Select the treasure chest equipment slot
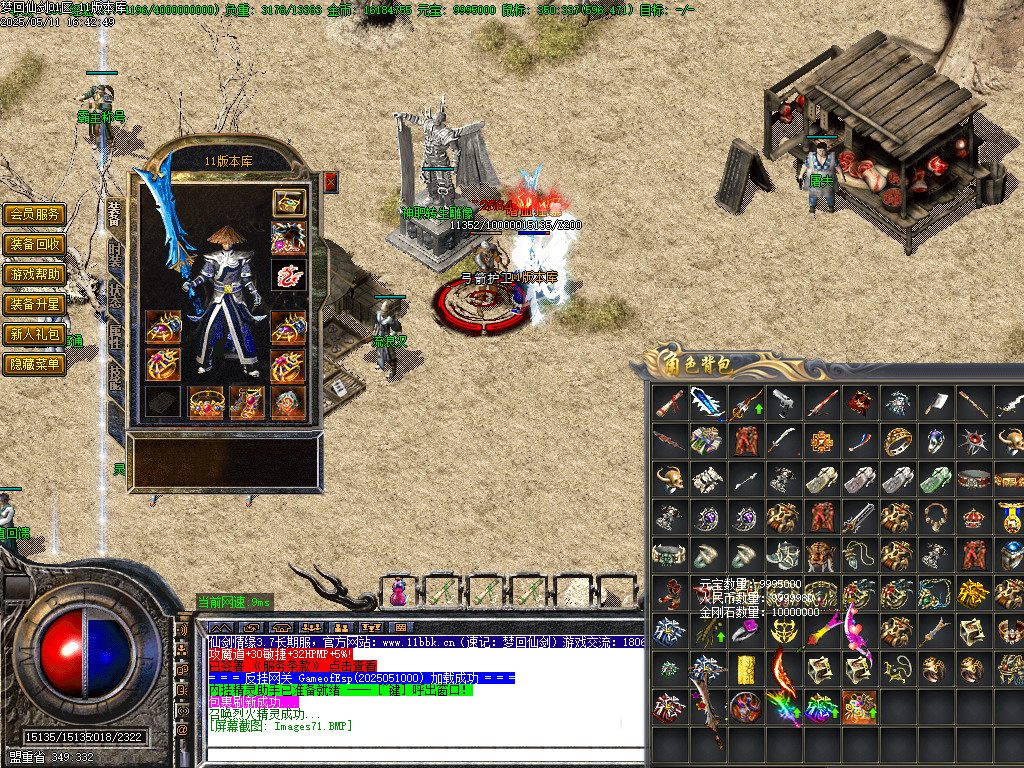The width and height of the screenshot is (1024, 768). tap(289, 203)
